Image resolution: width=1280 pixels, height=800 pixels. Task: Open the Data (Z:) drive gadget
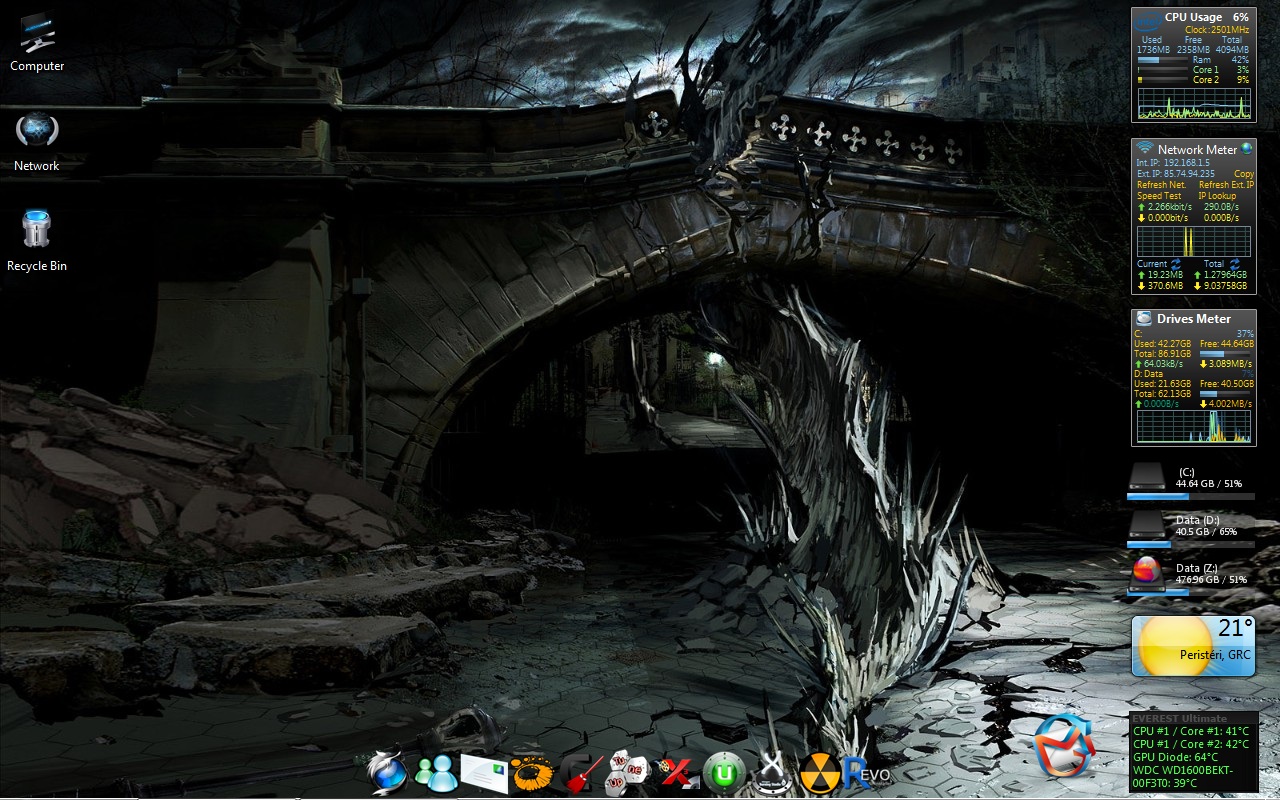click(1190, 576)
